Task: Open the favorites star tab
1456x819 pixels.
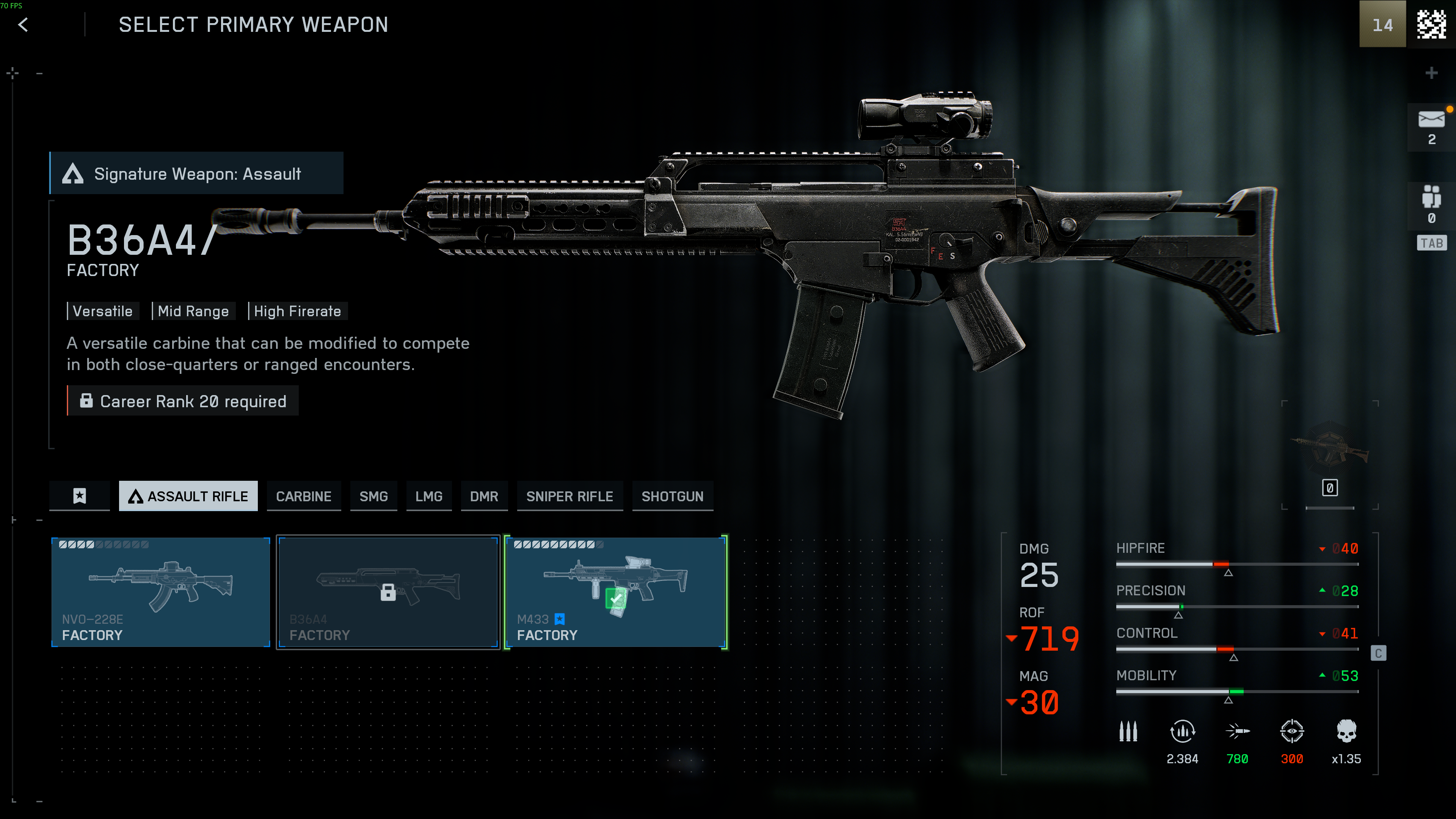Action: [80, 496]
